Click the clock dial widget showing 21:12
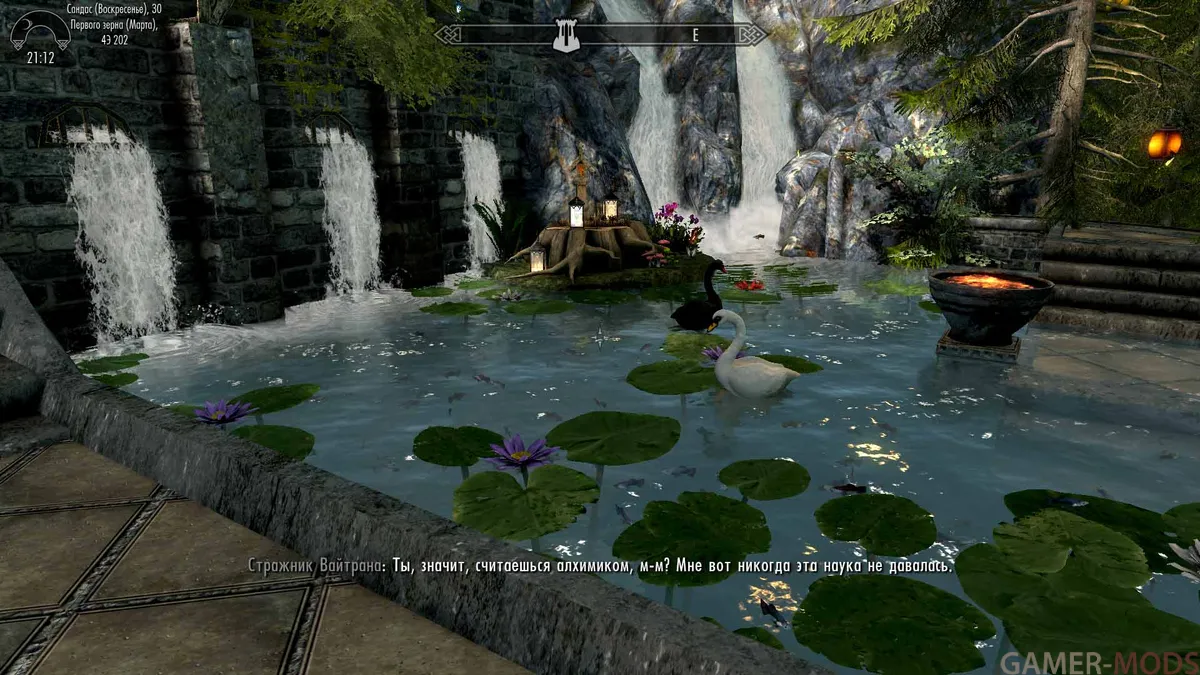 click(x=40, y=34)
